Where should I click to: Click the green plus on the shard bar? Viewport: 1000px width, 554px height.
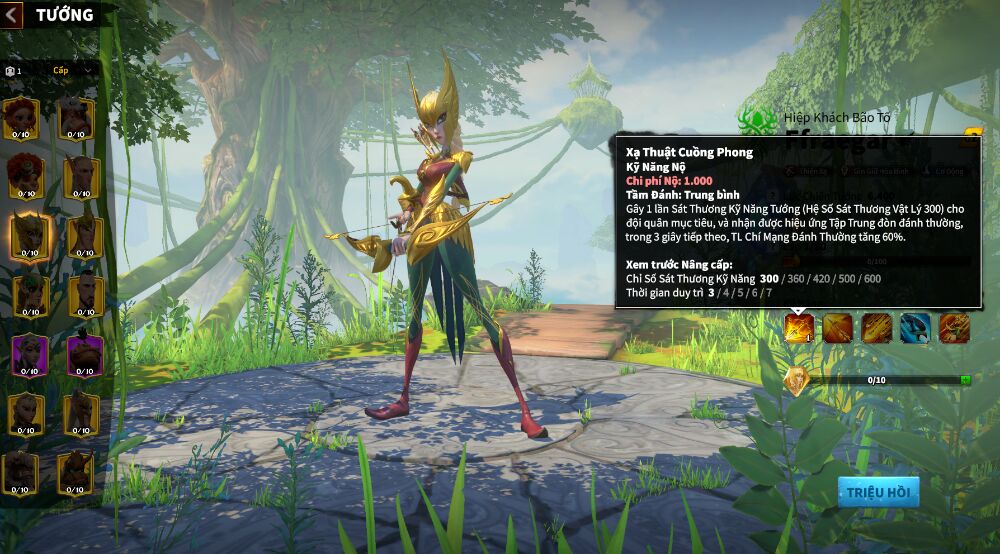tap(965, 380)
